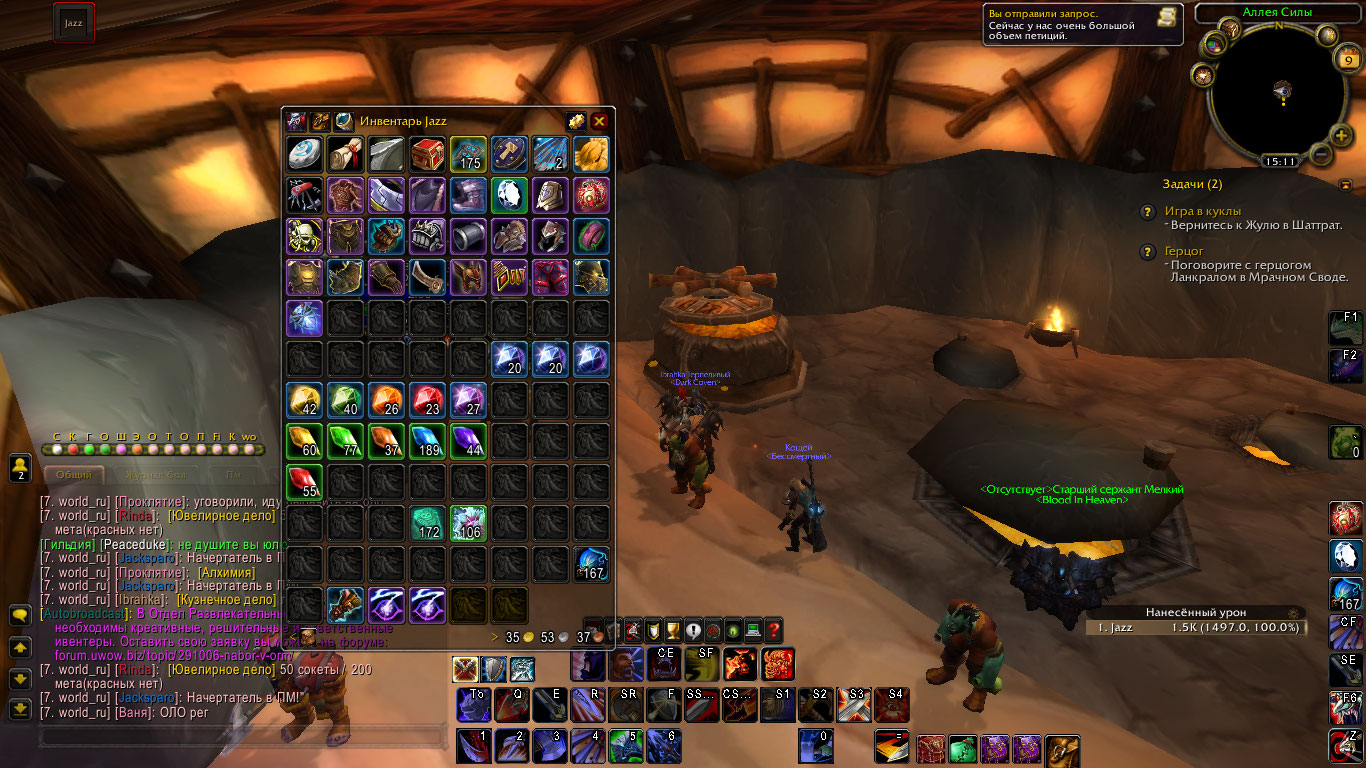The height and width of the screenshot is (768, 1366).
Task: Open the calendar button showing 9
Action: click(x=1347, y=60)
